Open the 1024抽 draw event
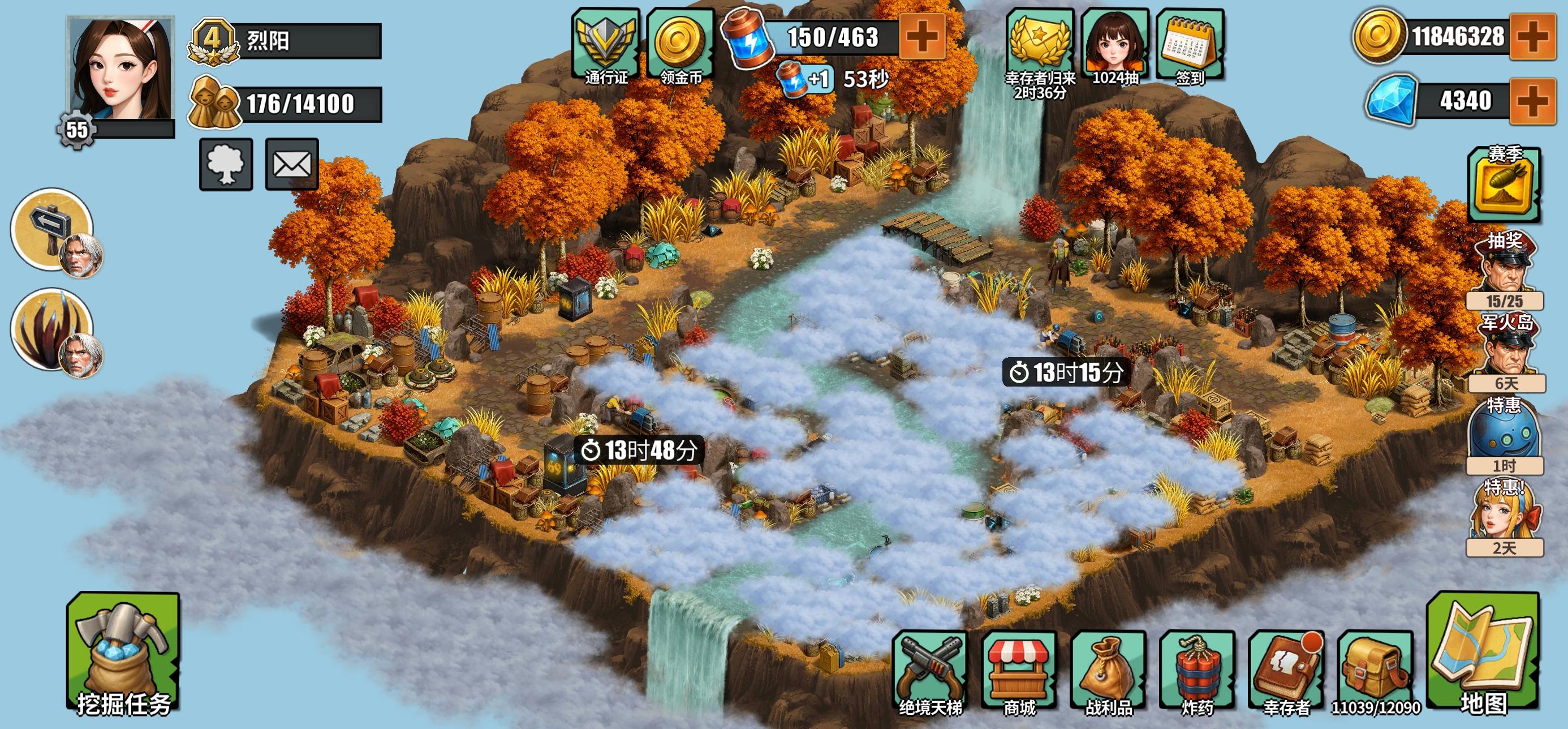 1115,46
